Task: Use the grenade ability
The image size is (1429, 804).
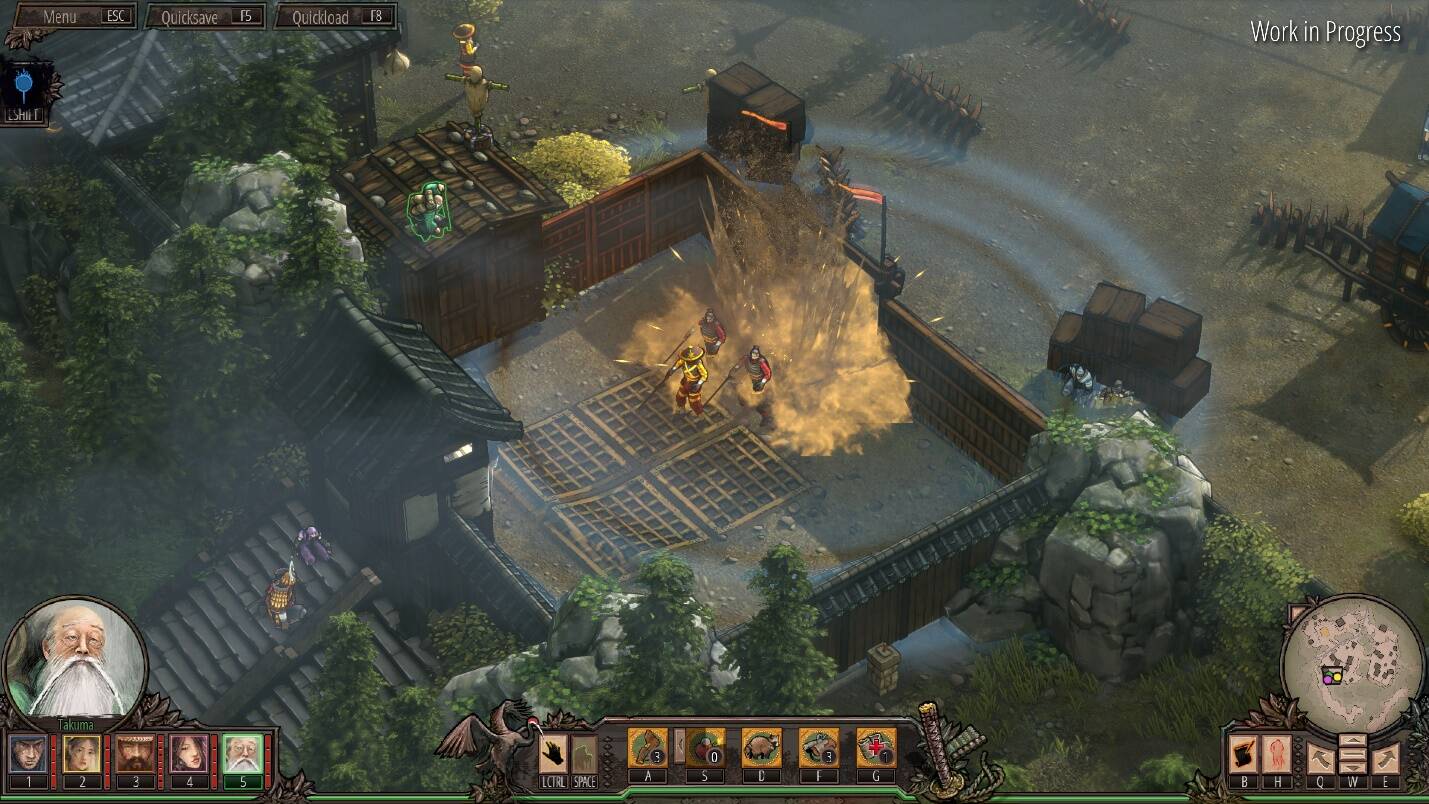Action: click(x=705, y=748)
